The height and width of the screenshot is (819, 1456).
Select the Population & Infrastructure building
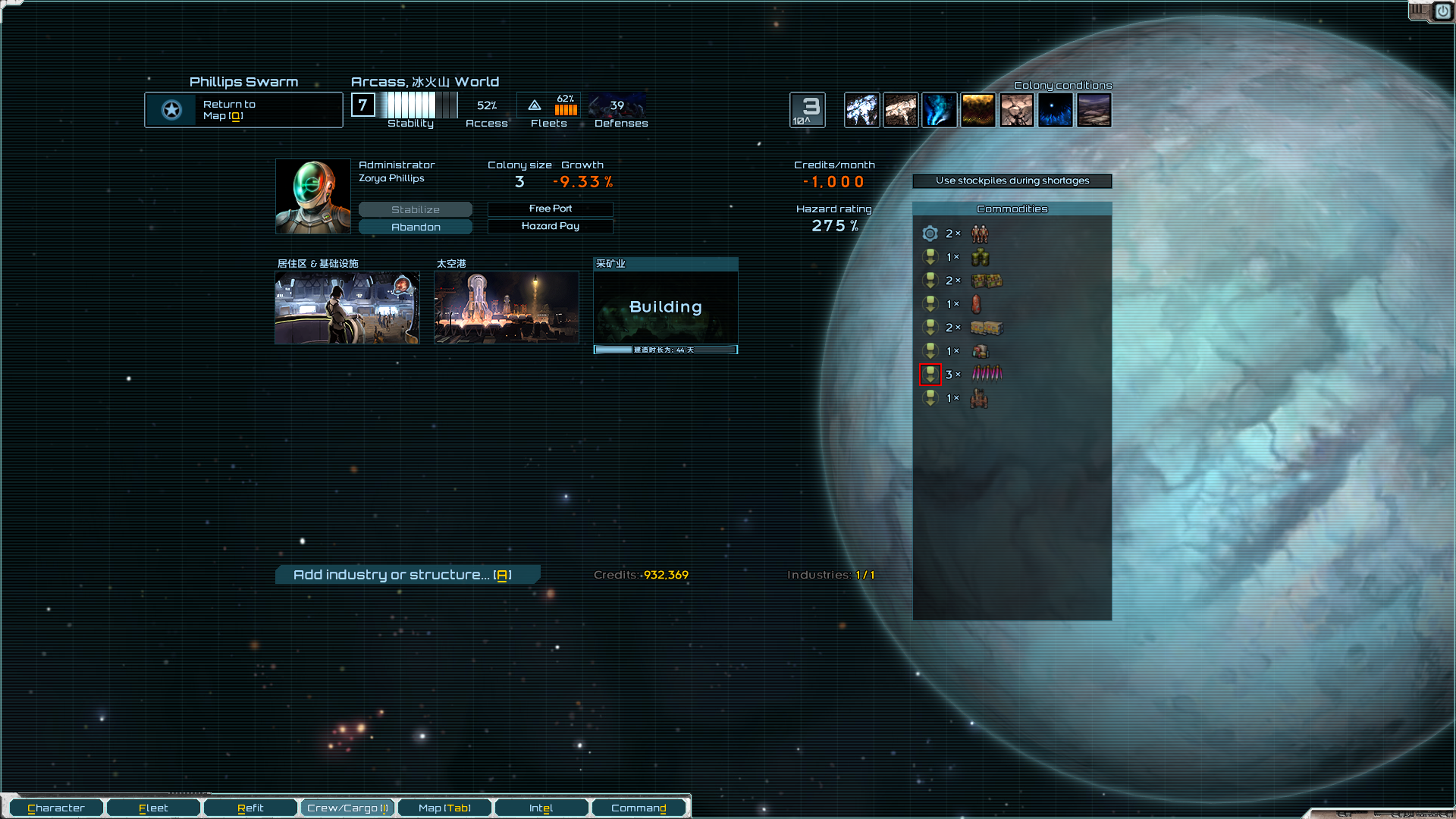(347, 307)
